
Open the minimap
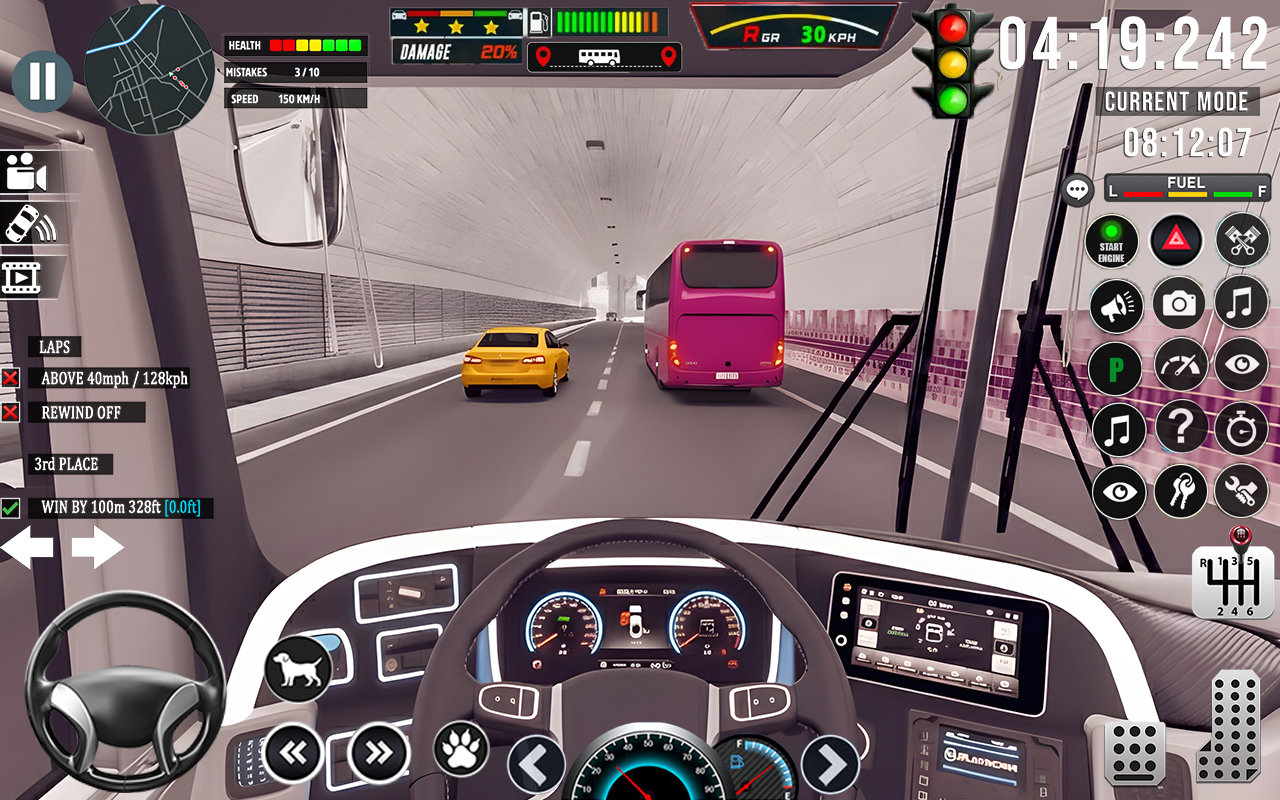(152, 70)
